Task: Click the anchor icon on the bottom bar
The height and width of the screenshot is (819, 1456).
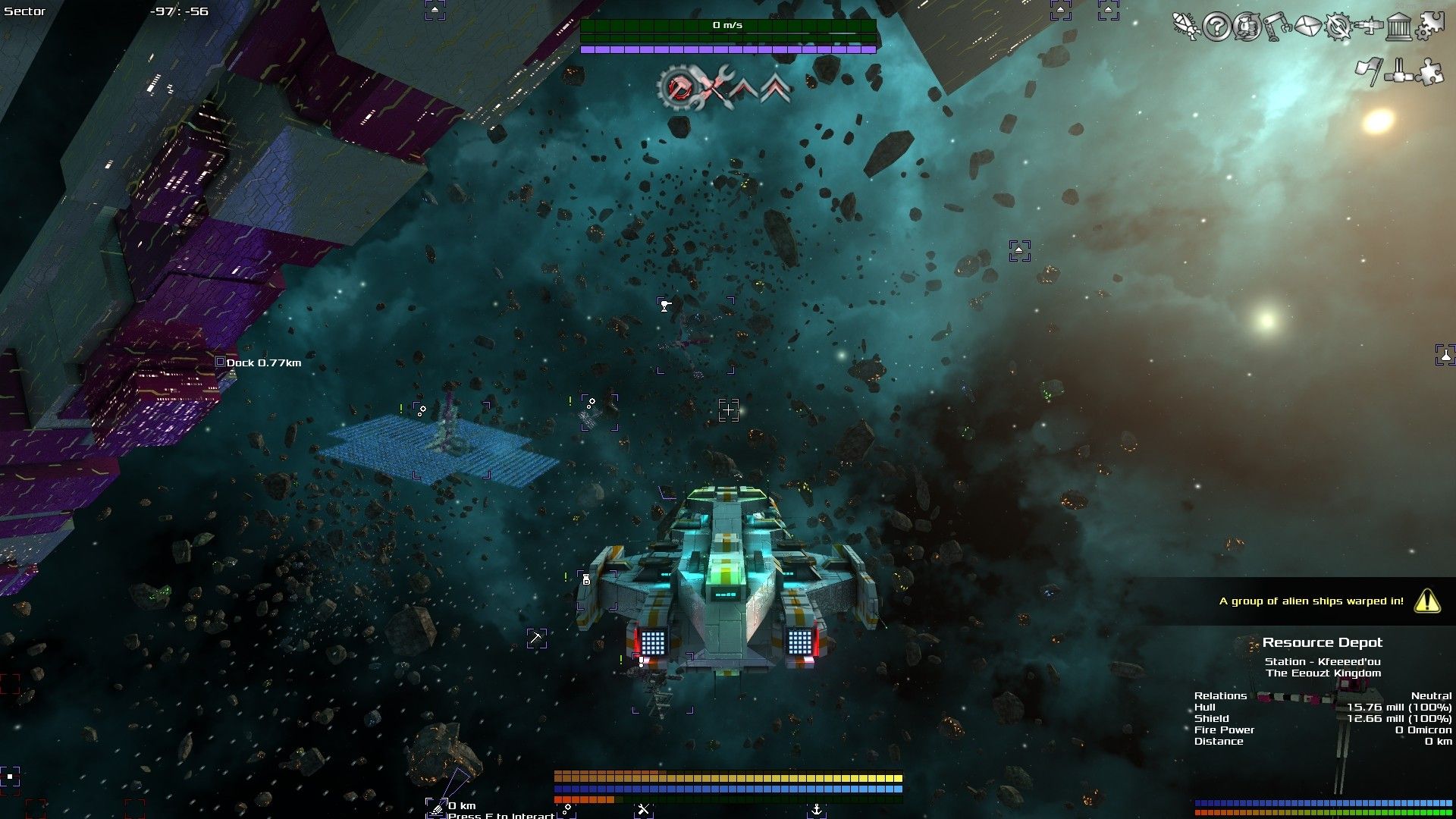Action: point(817,809)
